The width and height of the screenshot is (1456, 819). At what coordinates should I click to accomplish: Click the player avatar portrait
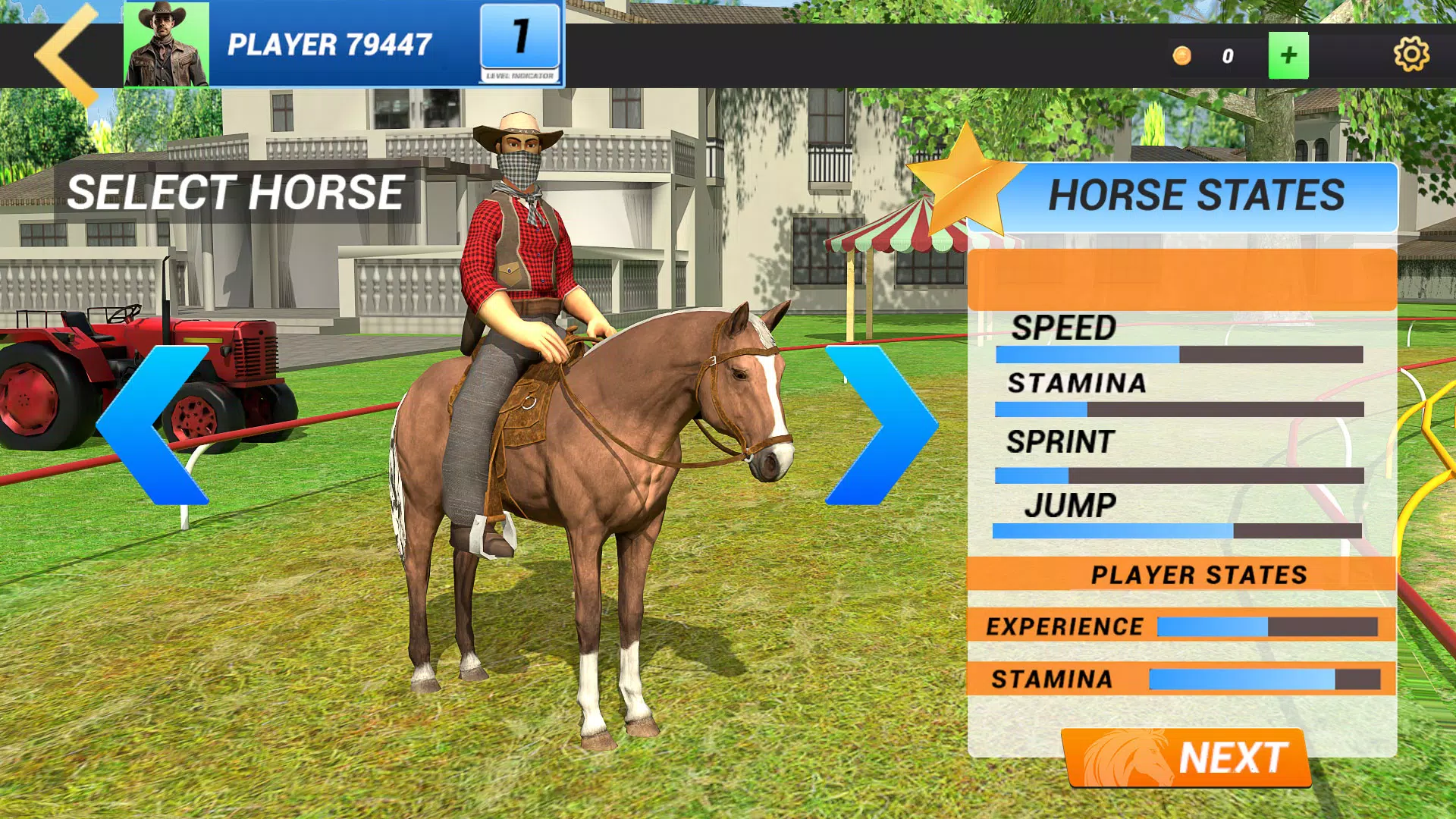[166, 45]
